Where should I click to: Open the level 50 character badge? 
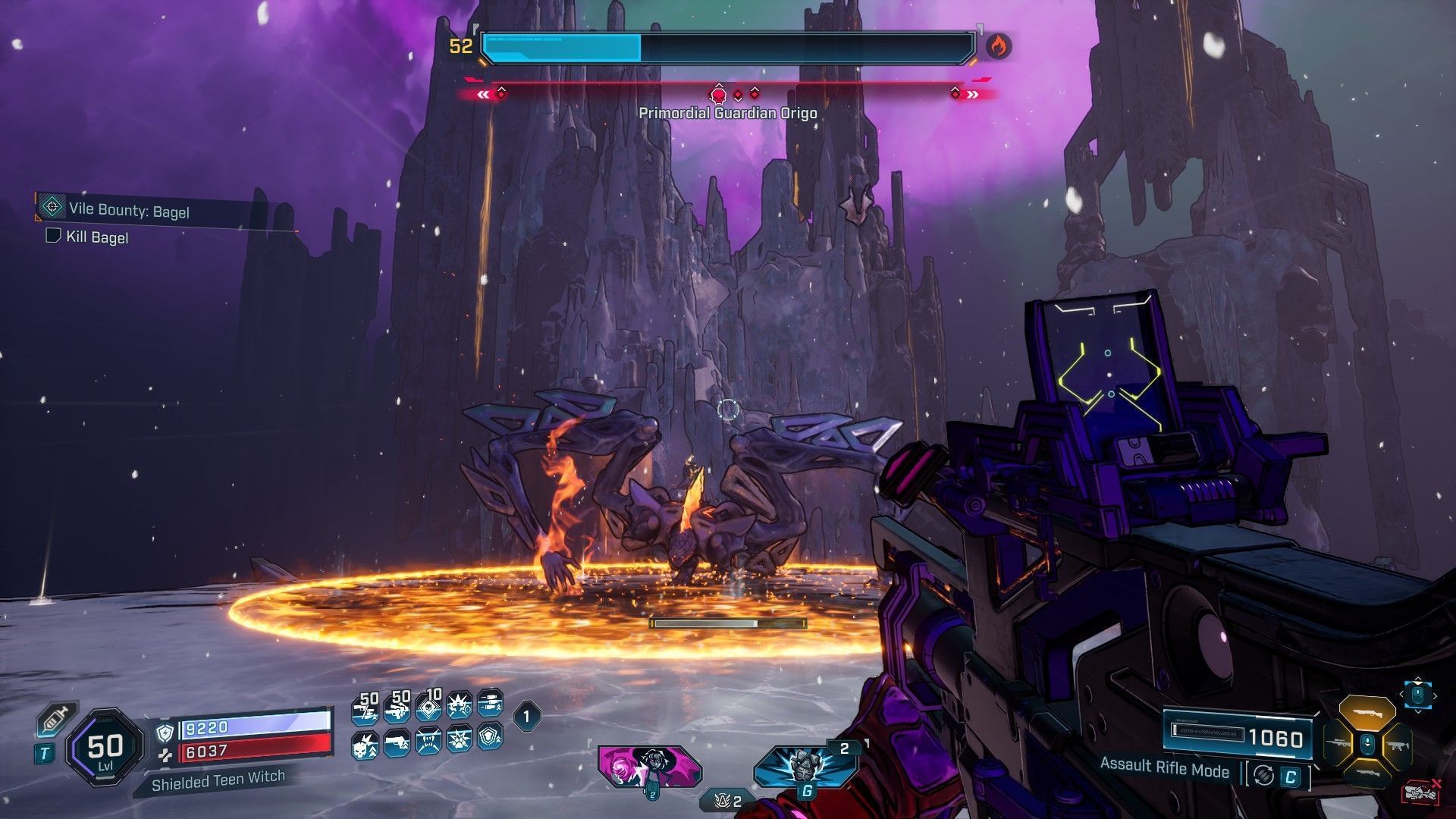coord(105,748)
